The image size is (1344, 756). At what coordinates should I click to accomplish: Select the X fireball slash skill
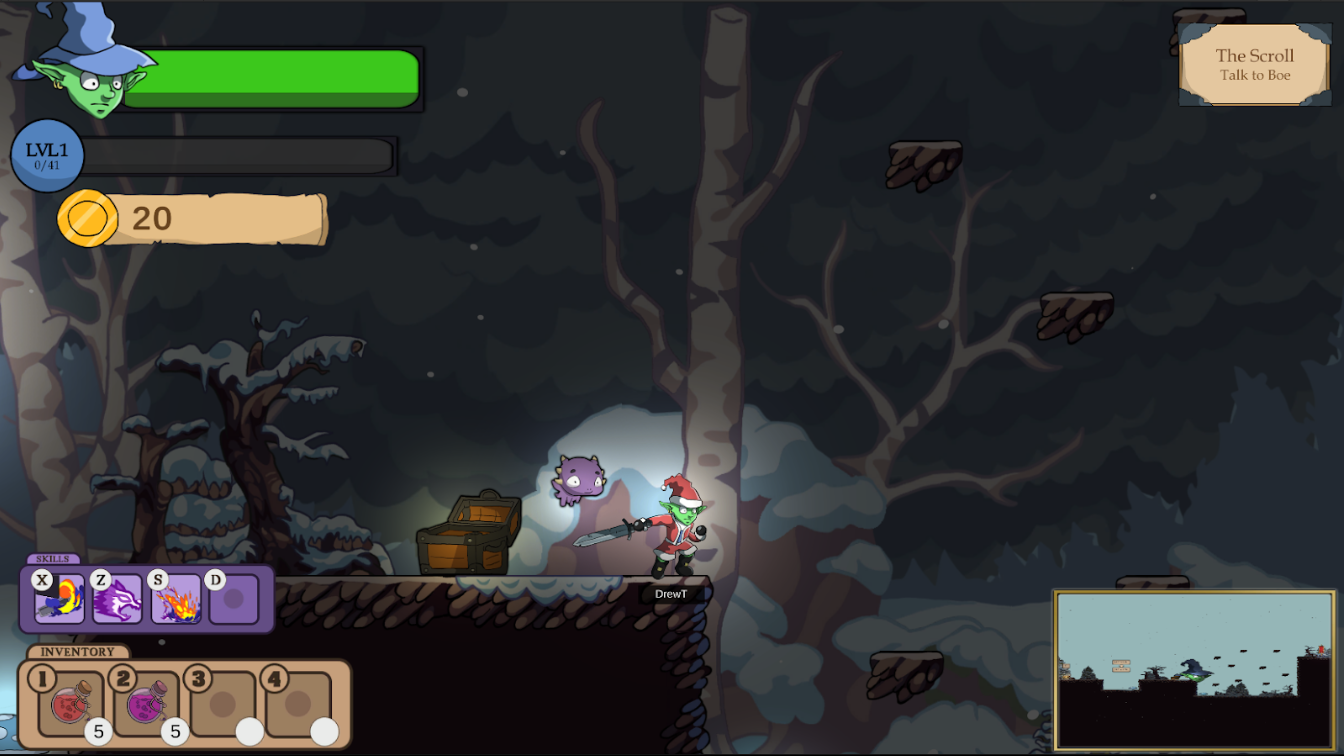pos(58,600)
